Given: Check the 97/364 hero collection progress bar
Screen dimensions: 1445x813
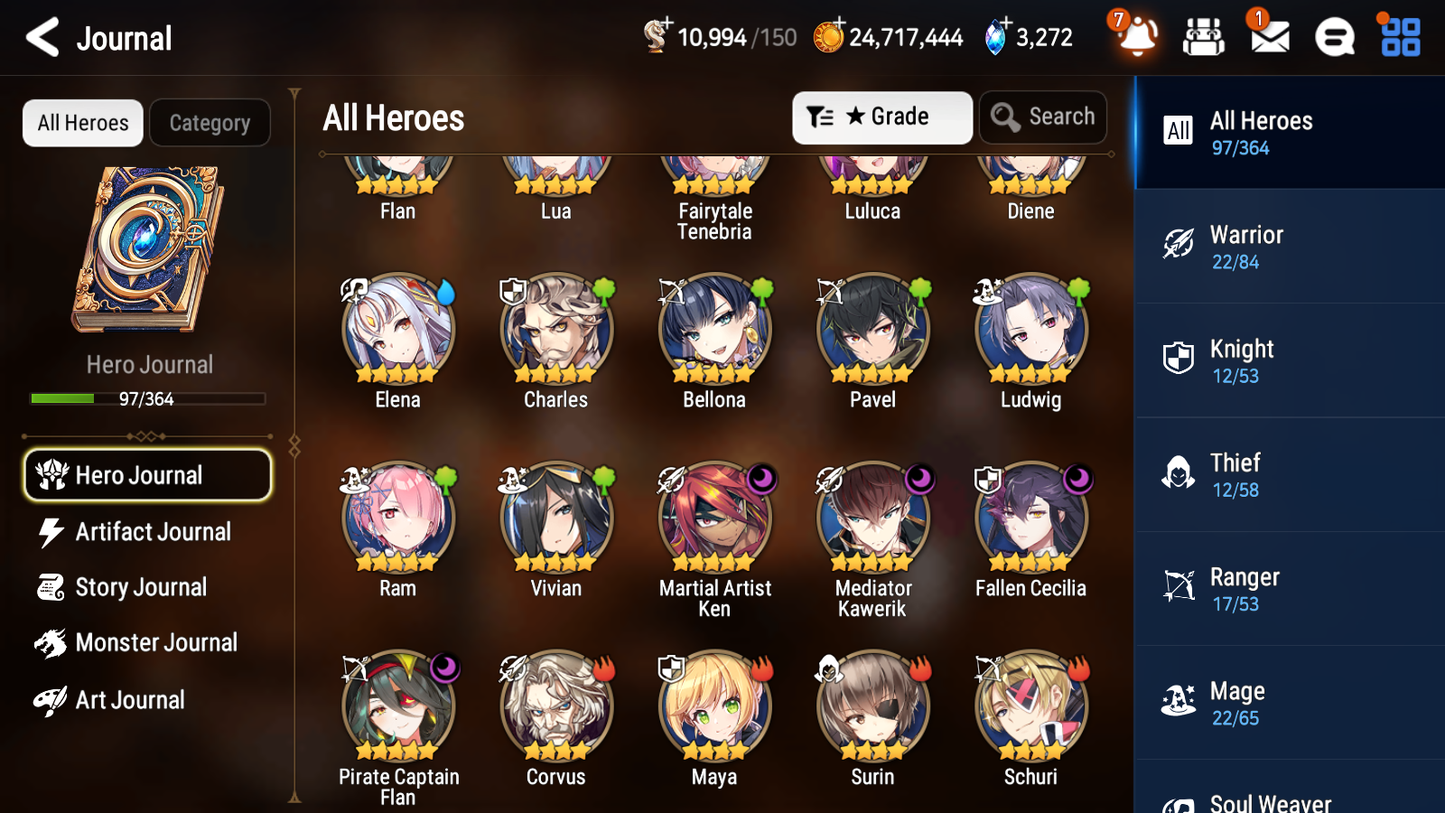Looking at the screenshot, I should pos(148,397).
